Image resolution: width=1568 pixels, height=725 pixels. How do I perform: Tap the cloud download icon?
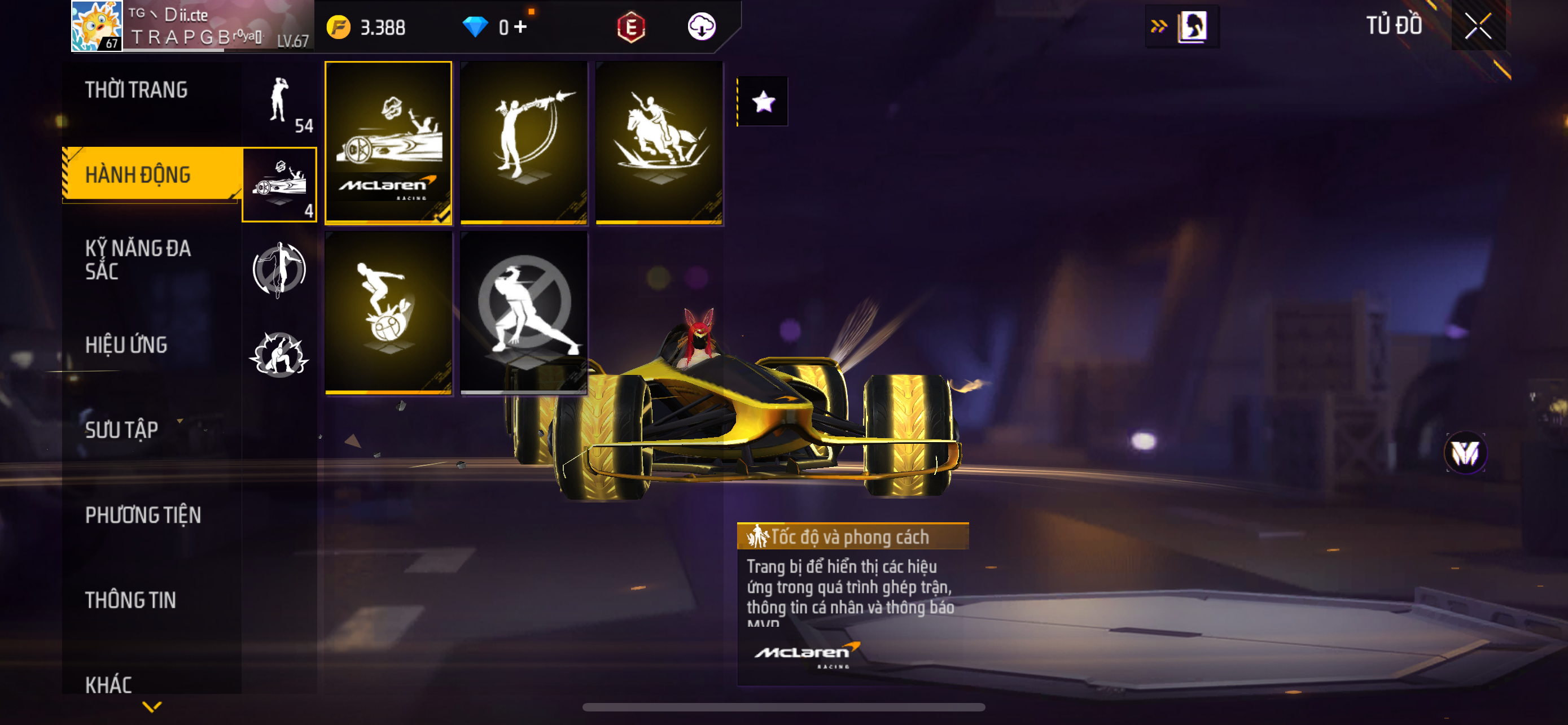(701, 27)
